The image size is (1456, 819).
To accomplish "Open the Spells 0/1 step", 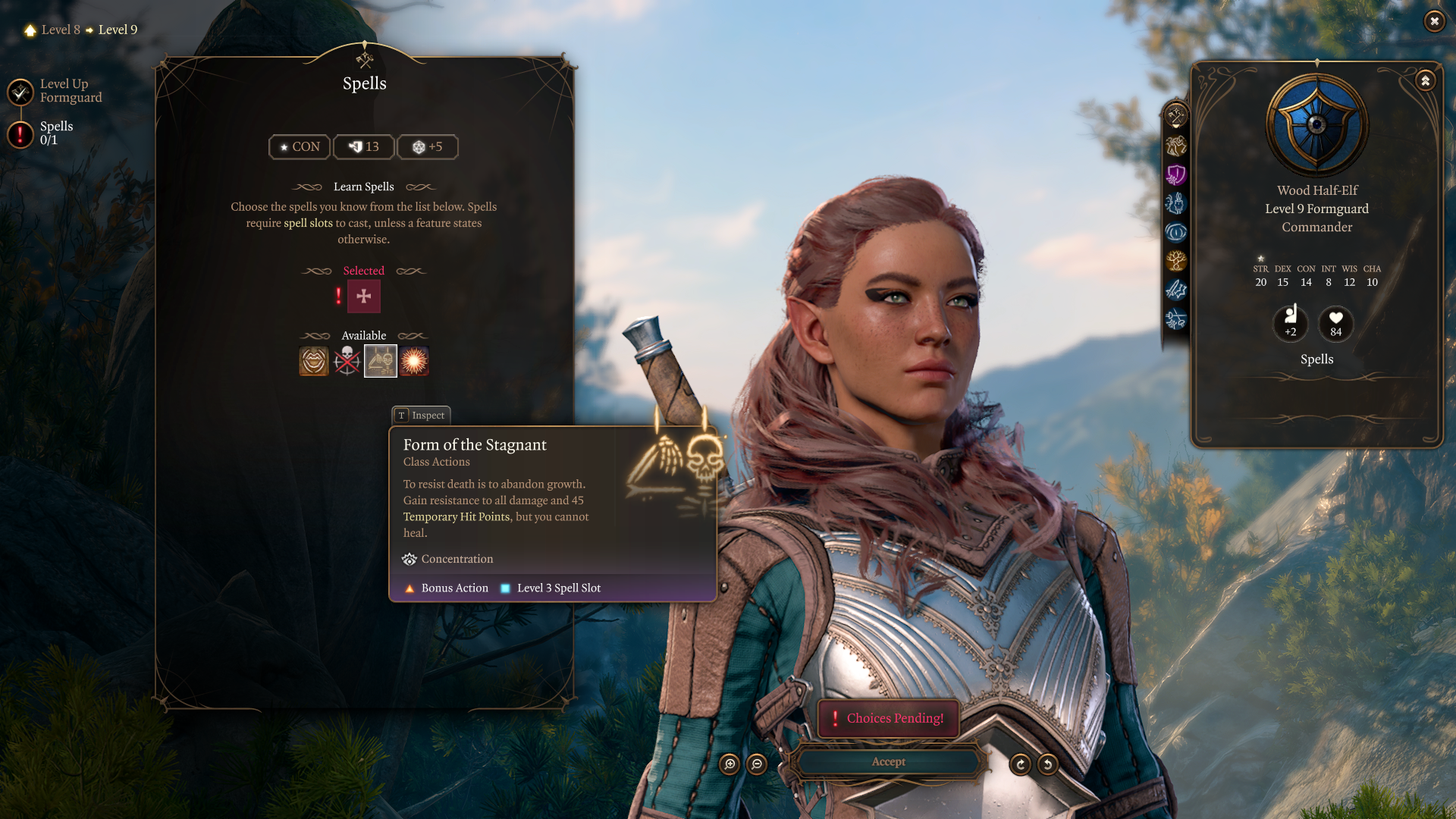I will click(21, 134).
